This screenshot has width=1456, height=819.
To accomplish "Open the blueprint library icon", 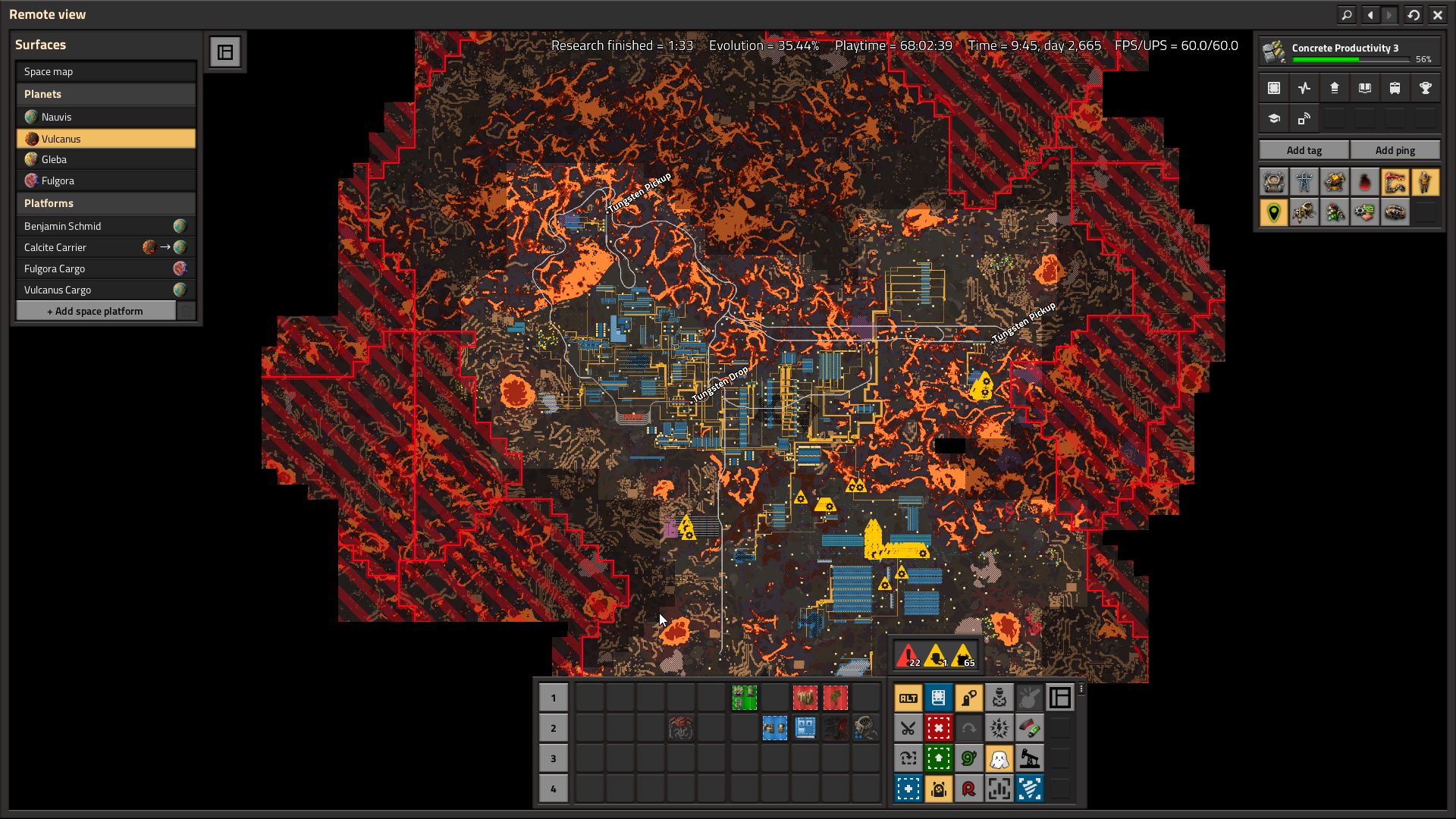I will tap(1274, 88).
